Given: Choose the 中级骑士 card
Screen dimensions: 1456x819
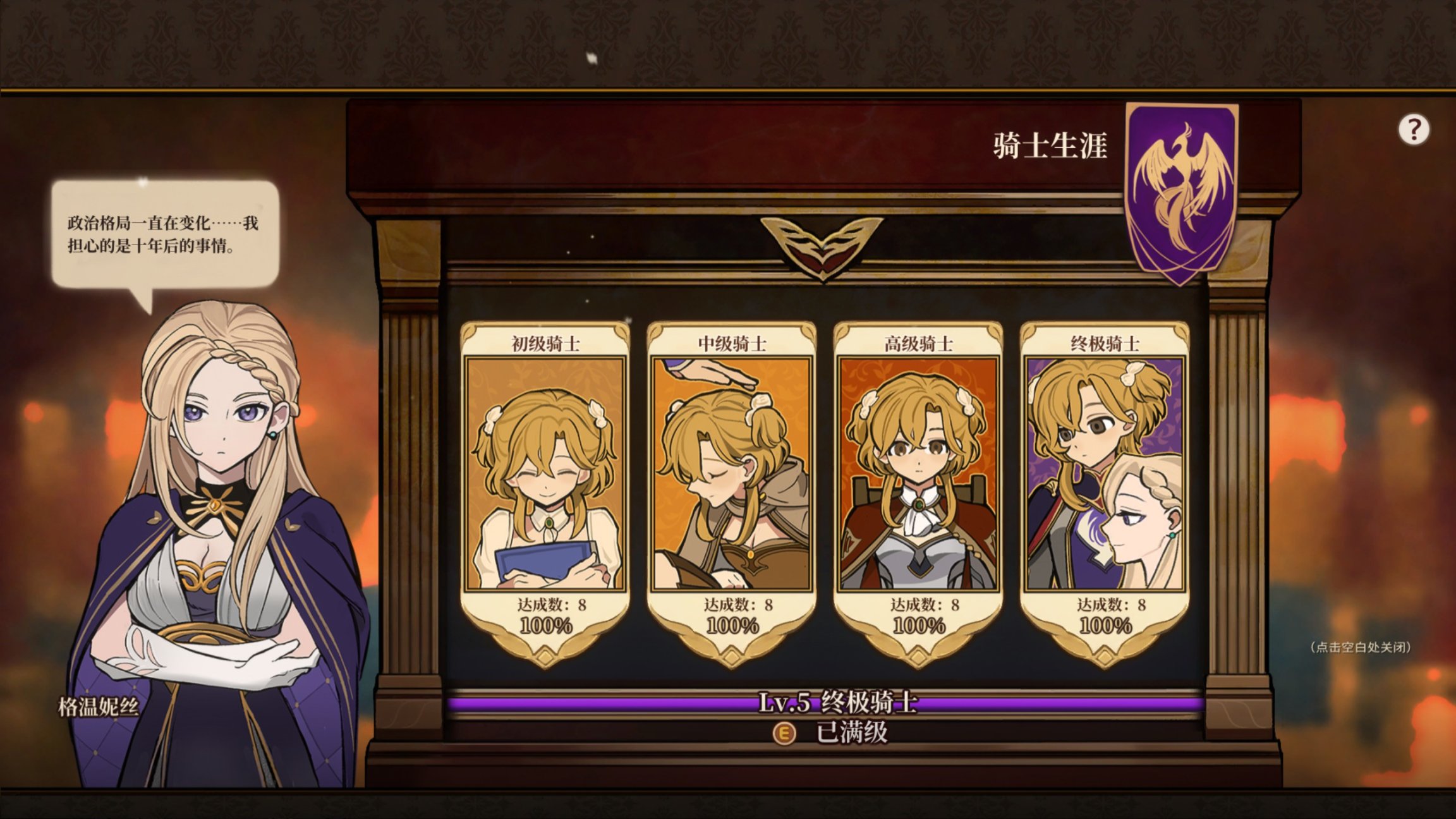Looking at the screenshot, I should [731, 487].
